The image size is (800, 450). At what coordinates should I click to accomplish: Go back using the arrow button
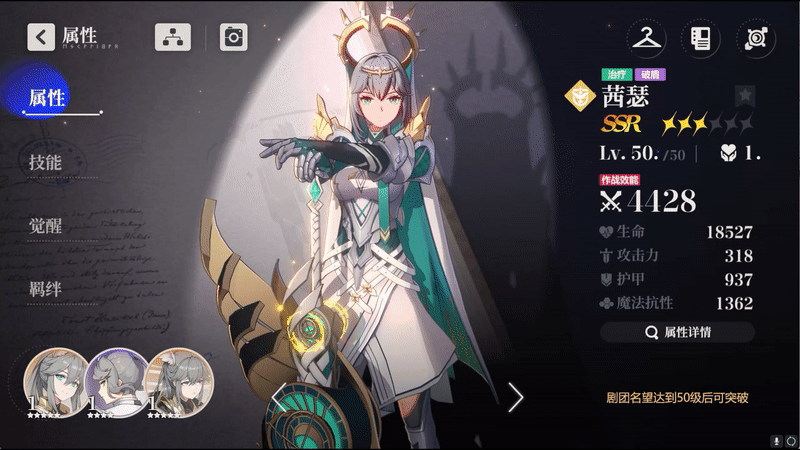pyautogui.click(x=41, y=38)
